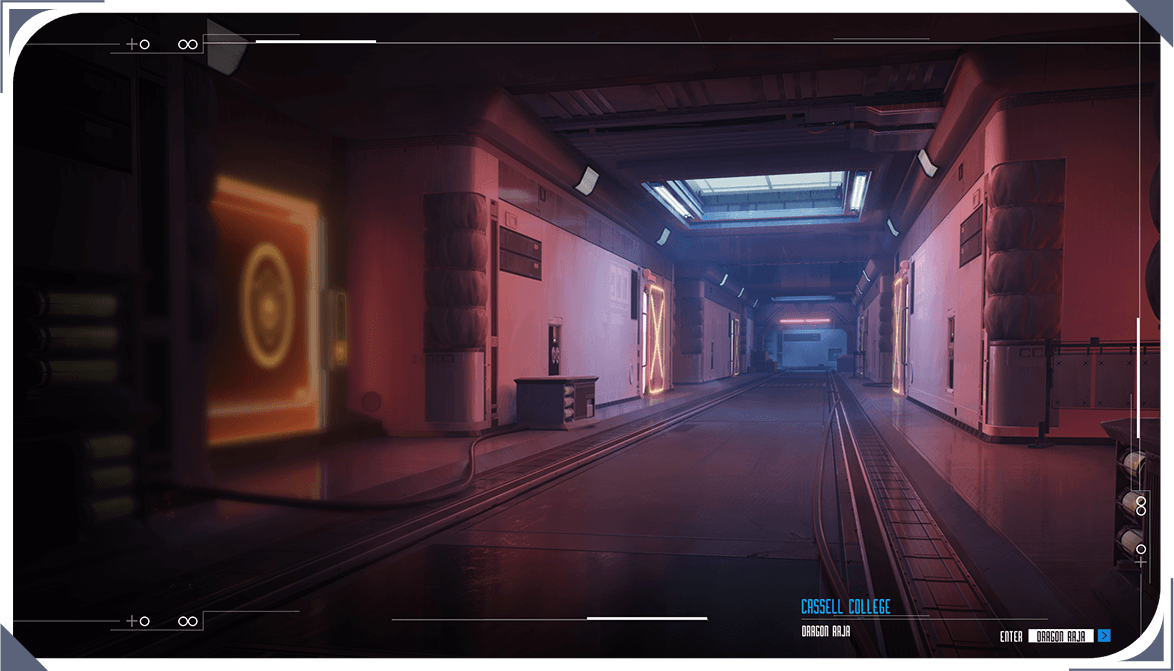Select the white Dragon Raja enter label
Image resolution: width=1174 pixels, height=671 pixels.
click(x=1060, y=636)
